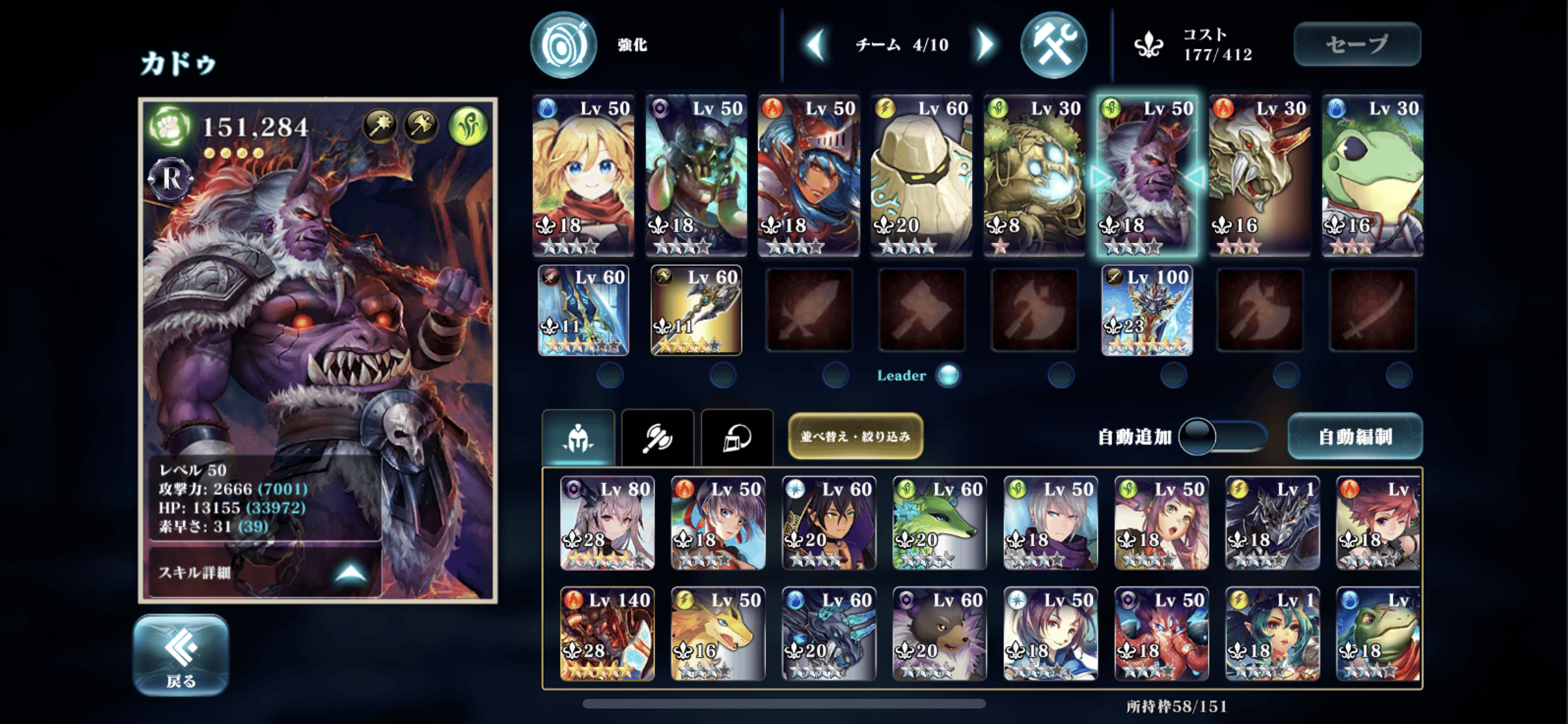Viewport: 1568px width, 724px height.
Task: Pick the Lv 80 silver-haired unit from roster
Action: tap(607, 523)
